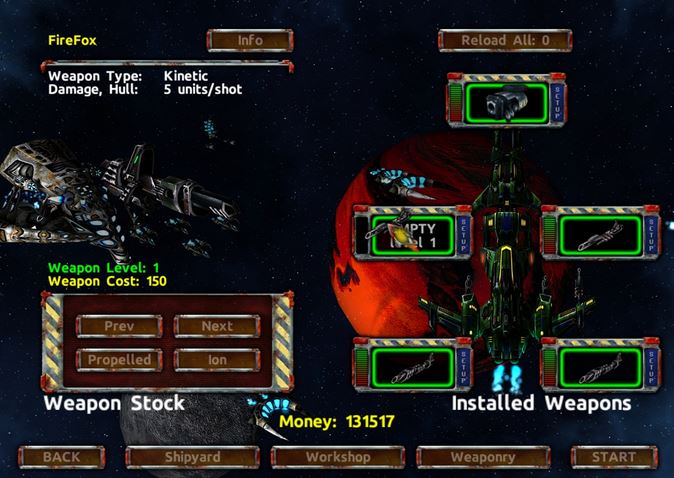Viewport: 674px width, 478px height.
Task: Go to the Next weapon in stock
Action: 217,326
